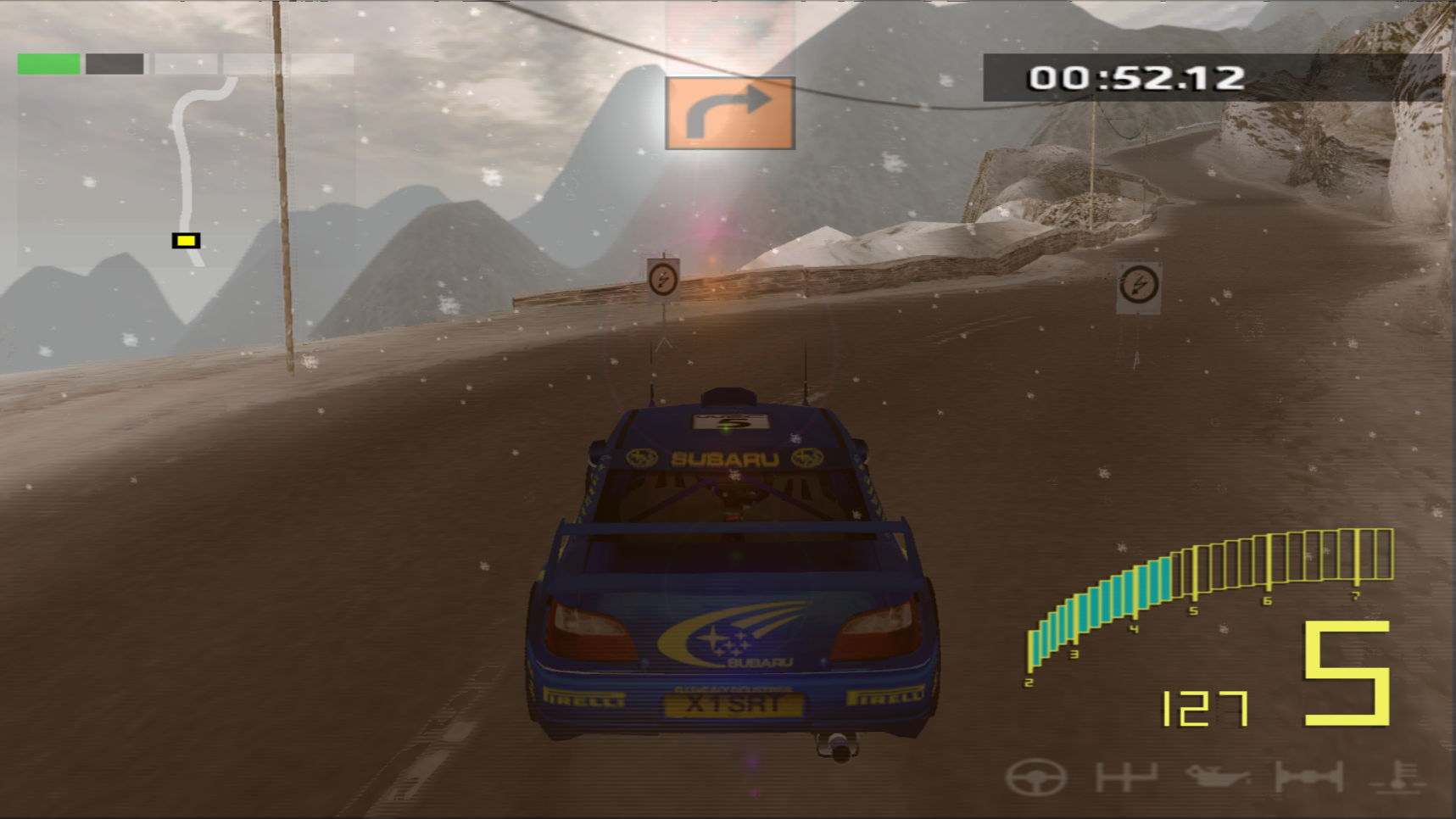Toggle the dark gray bar next to green
The image size is (1456, 819).
tap(113, 62)
